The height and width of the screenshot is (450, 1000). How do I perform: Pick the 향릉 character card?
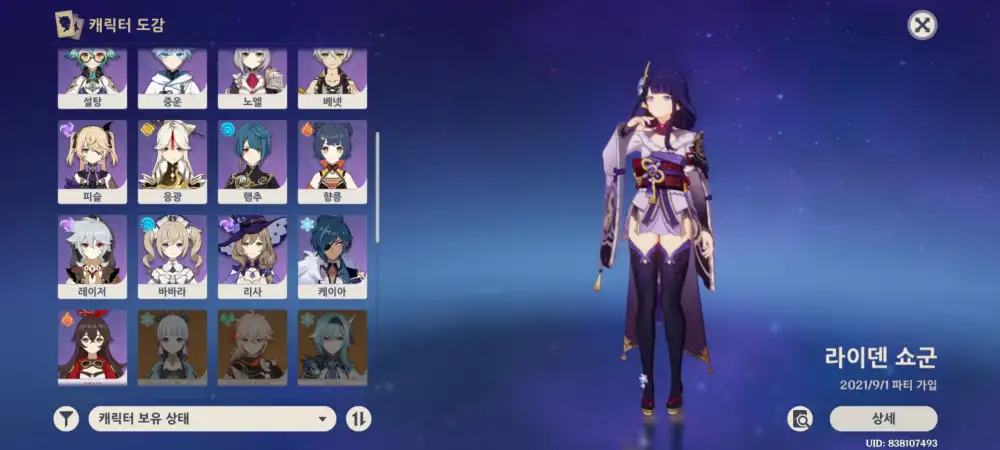pos(332,161)
